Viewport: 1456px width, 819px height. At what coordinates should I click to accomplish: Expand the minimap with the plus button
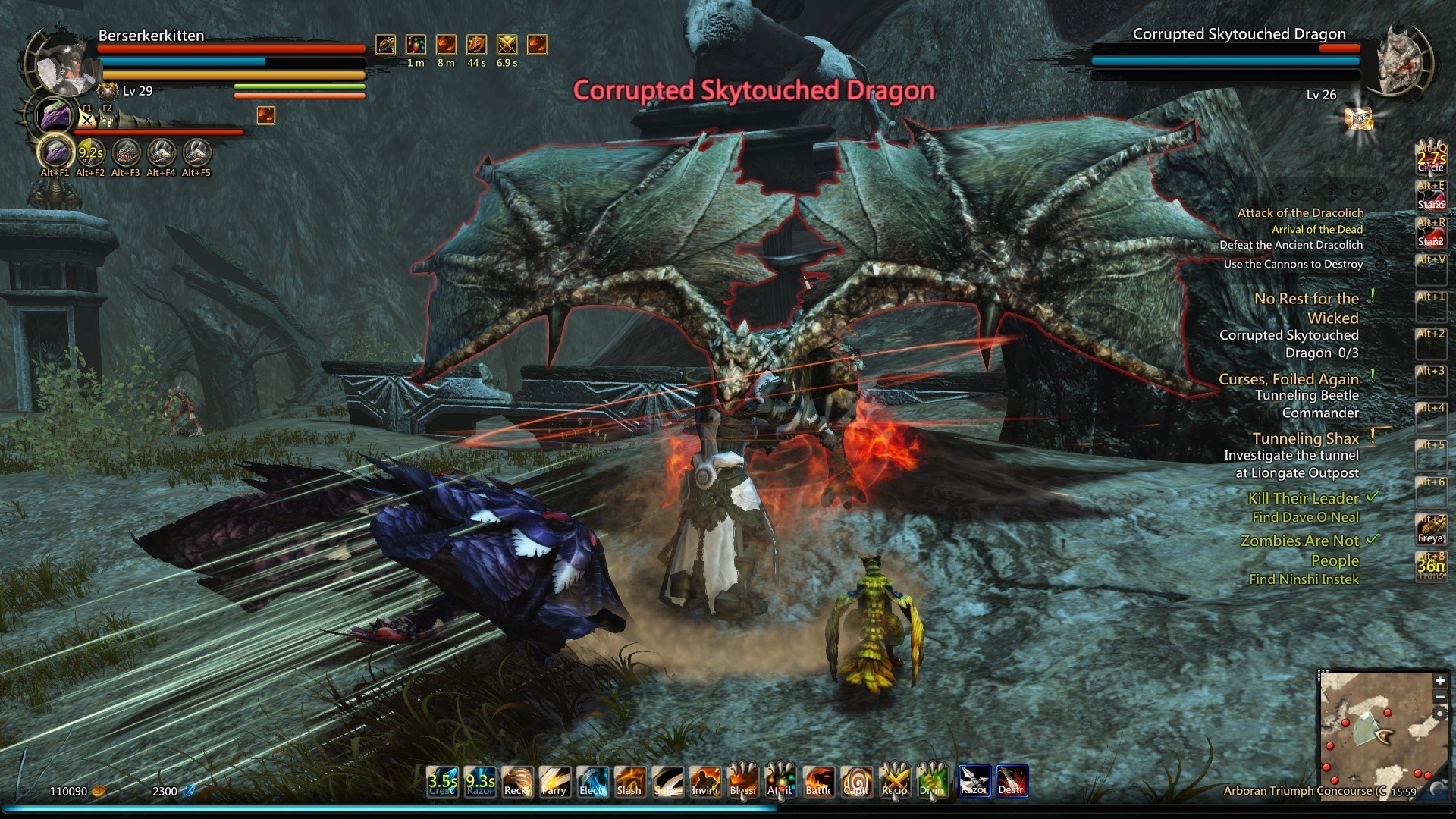pos(1440,681)
